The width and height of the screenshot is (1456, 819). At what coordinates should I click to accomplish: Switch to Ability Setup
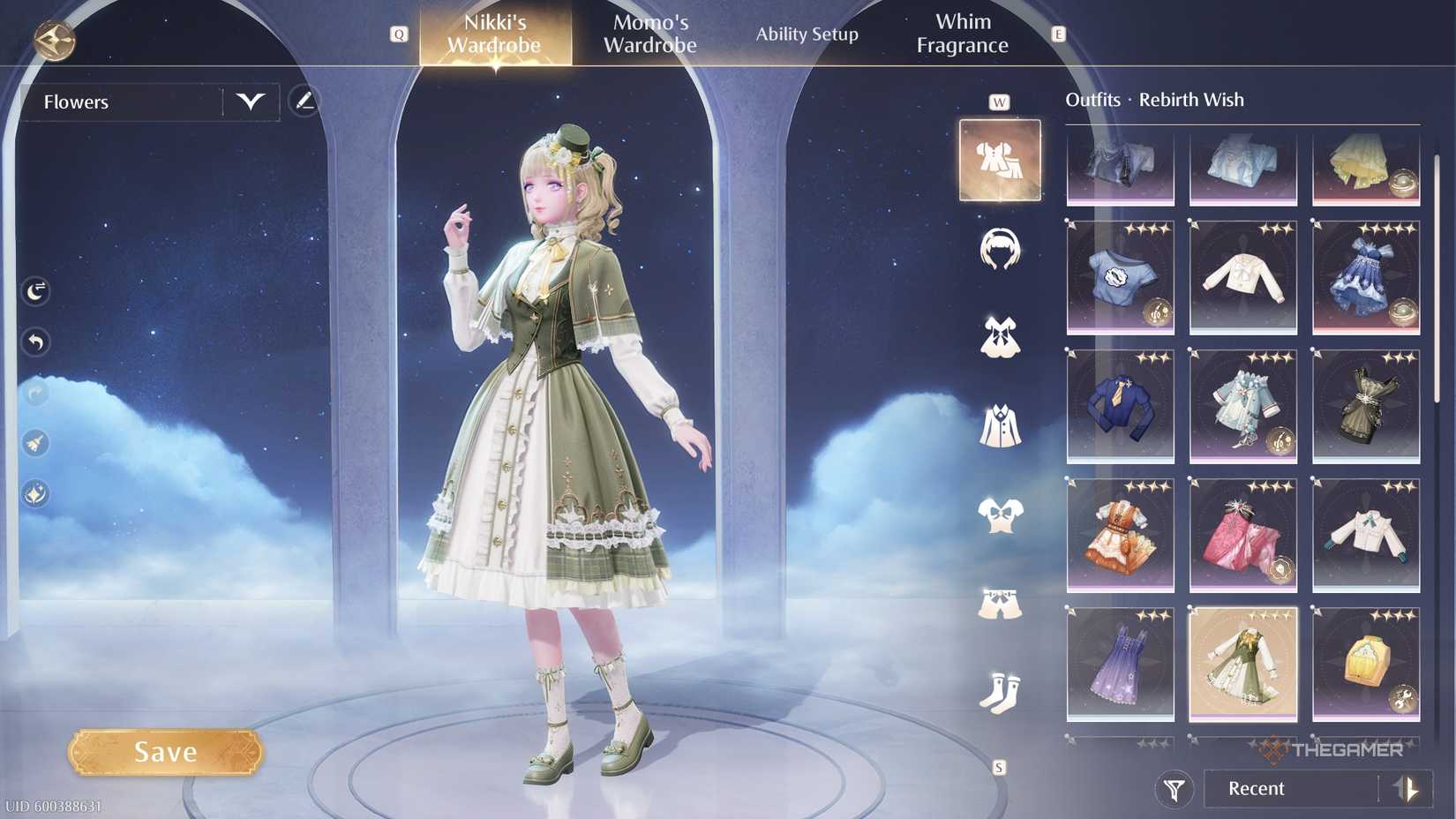click(x=807, y=34)
